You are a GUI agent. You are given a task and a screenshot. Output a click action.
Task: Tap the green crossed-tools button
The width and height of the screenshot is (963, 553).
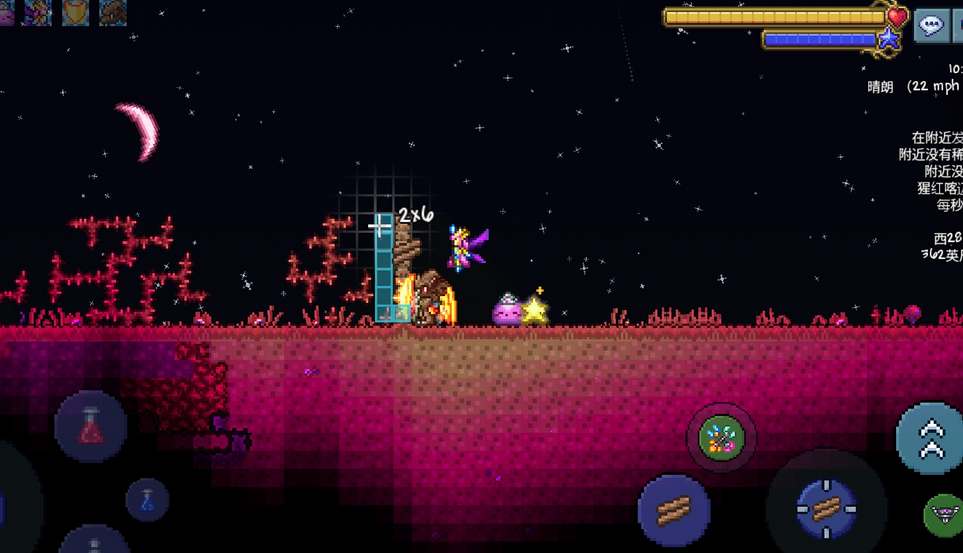click(x=721, y=438)
